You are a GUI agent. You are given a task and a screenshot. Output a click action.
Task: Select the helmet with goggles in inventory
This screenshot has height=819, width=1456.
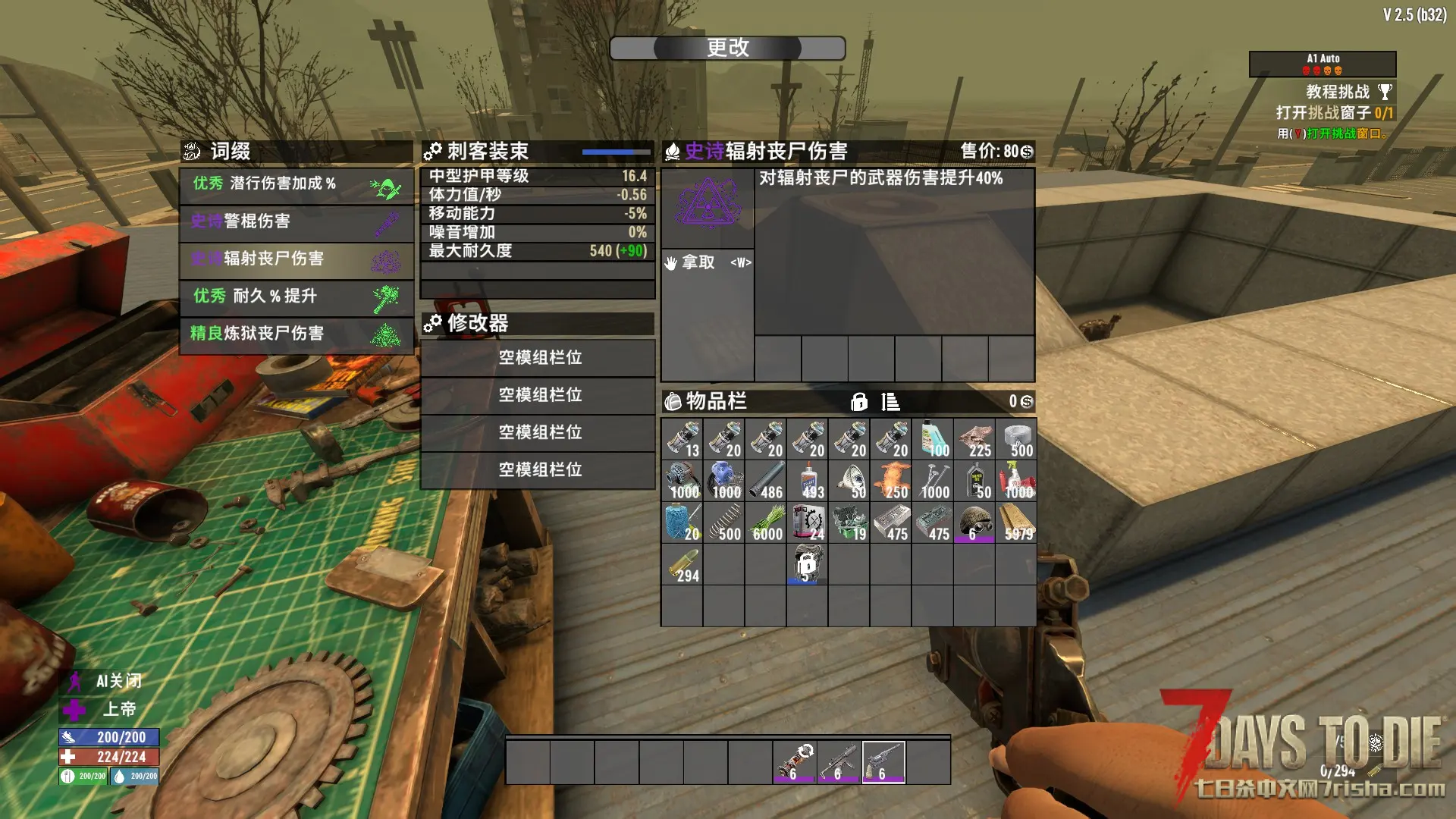[974, 523]
